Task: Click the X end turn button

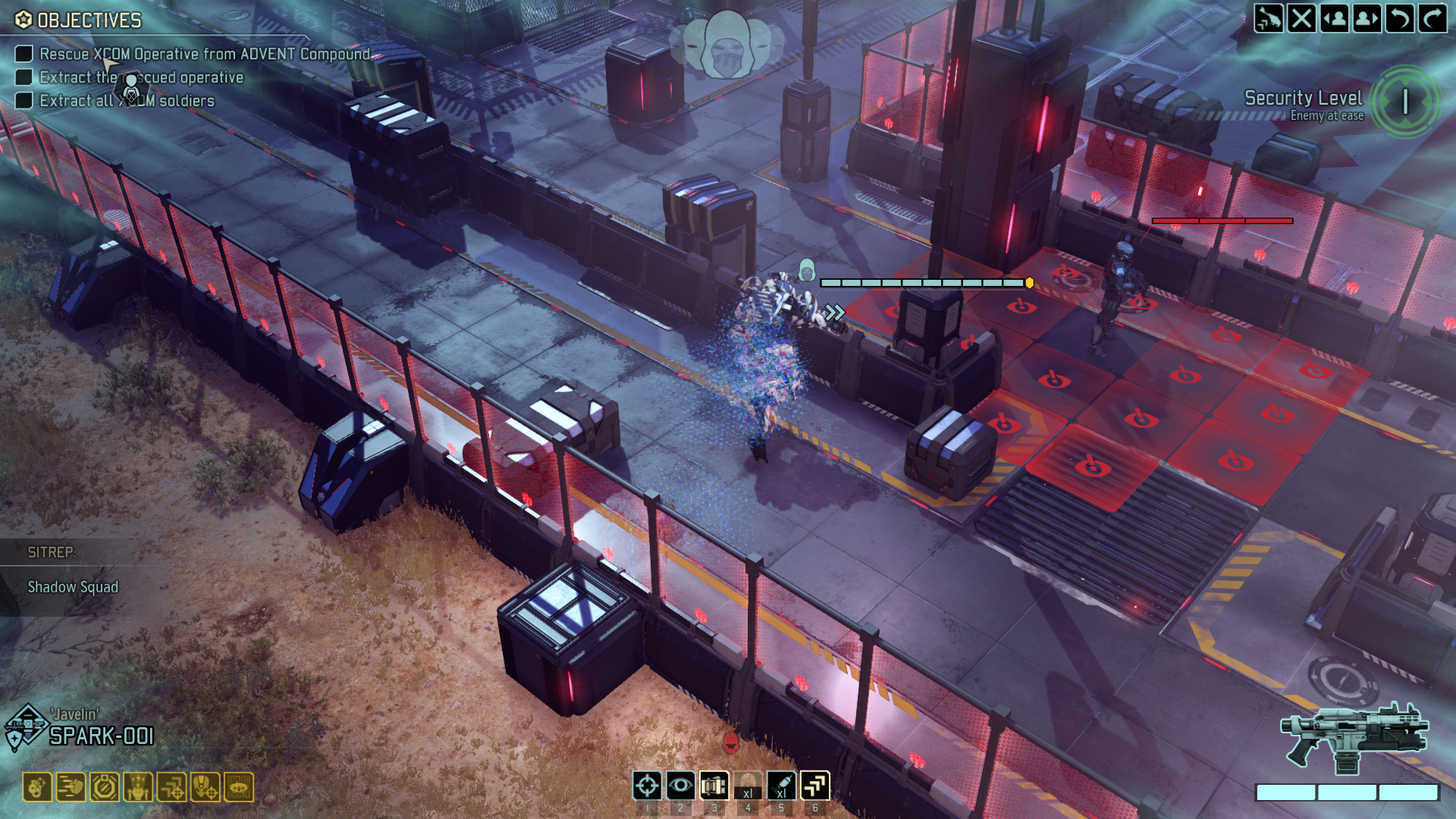Action: pyautogui.click(x=1301, y=18)
